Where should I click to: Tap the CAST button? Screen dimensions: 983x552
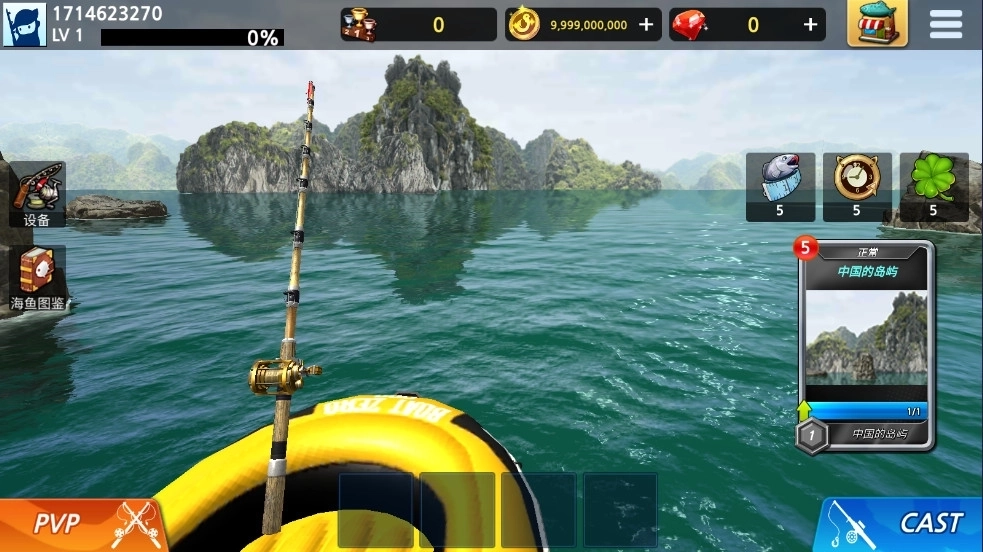coord(903,523)
